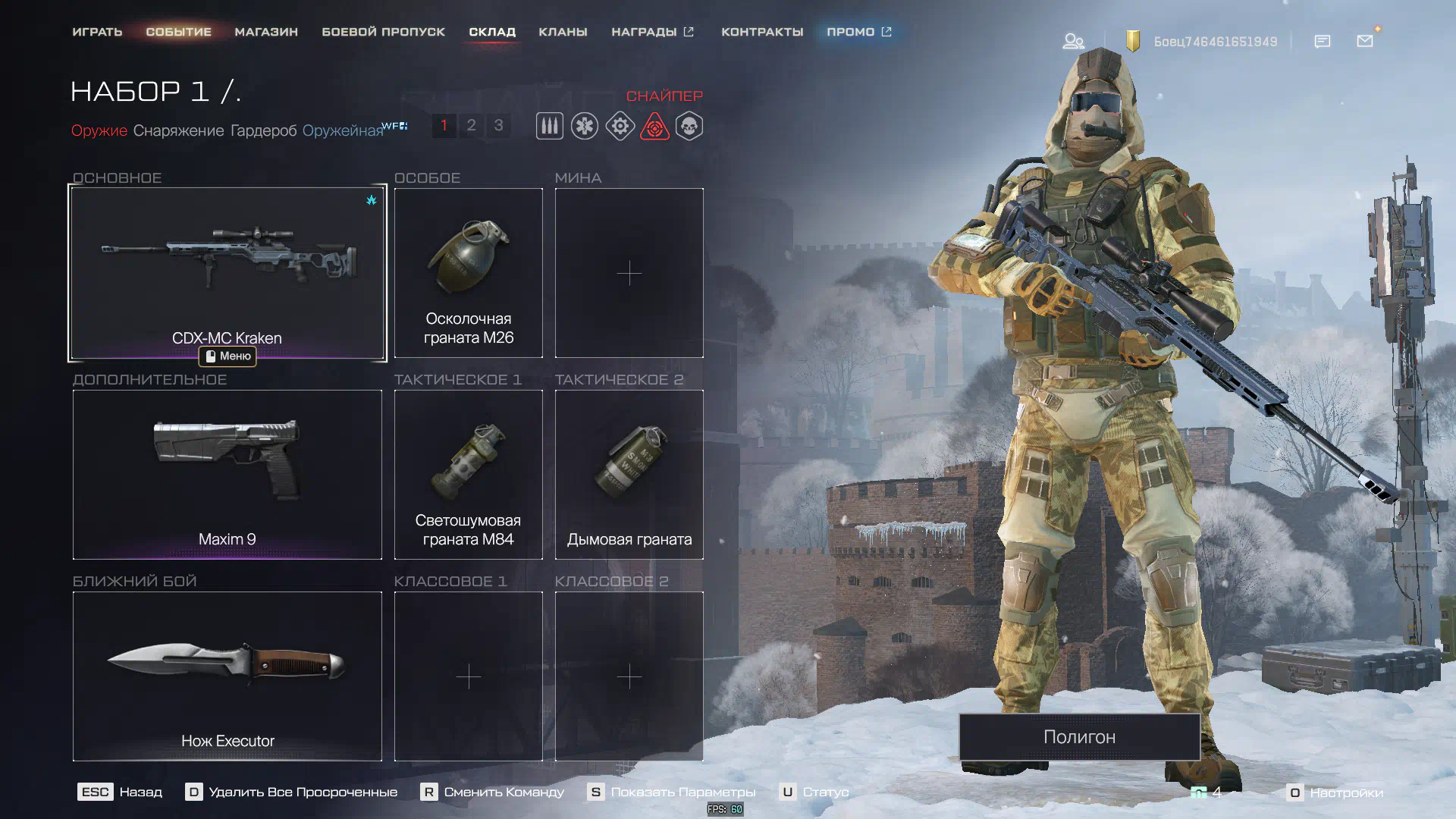Select the engineer class gear icon
Screen dimensions: 1456x819
(620, 126)
